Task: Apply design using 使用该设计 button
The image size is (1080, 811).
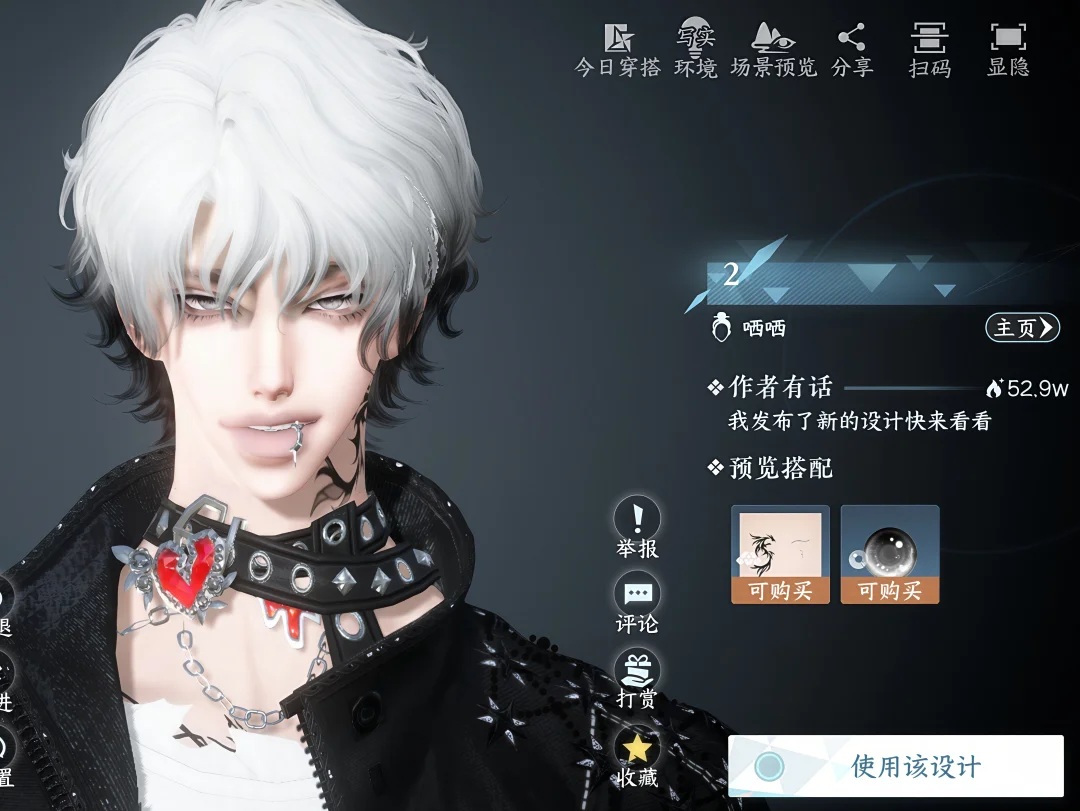Action: click(895, 767)
